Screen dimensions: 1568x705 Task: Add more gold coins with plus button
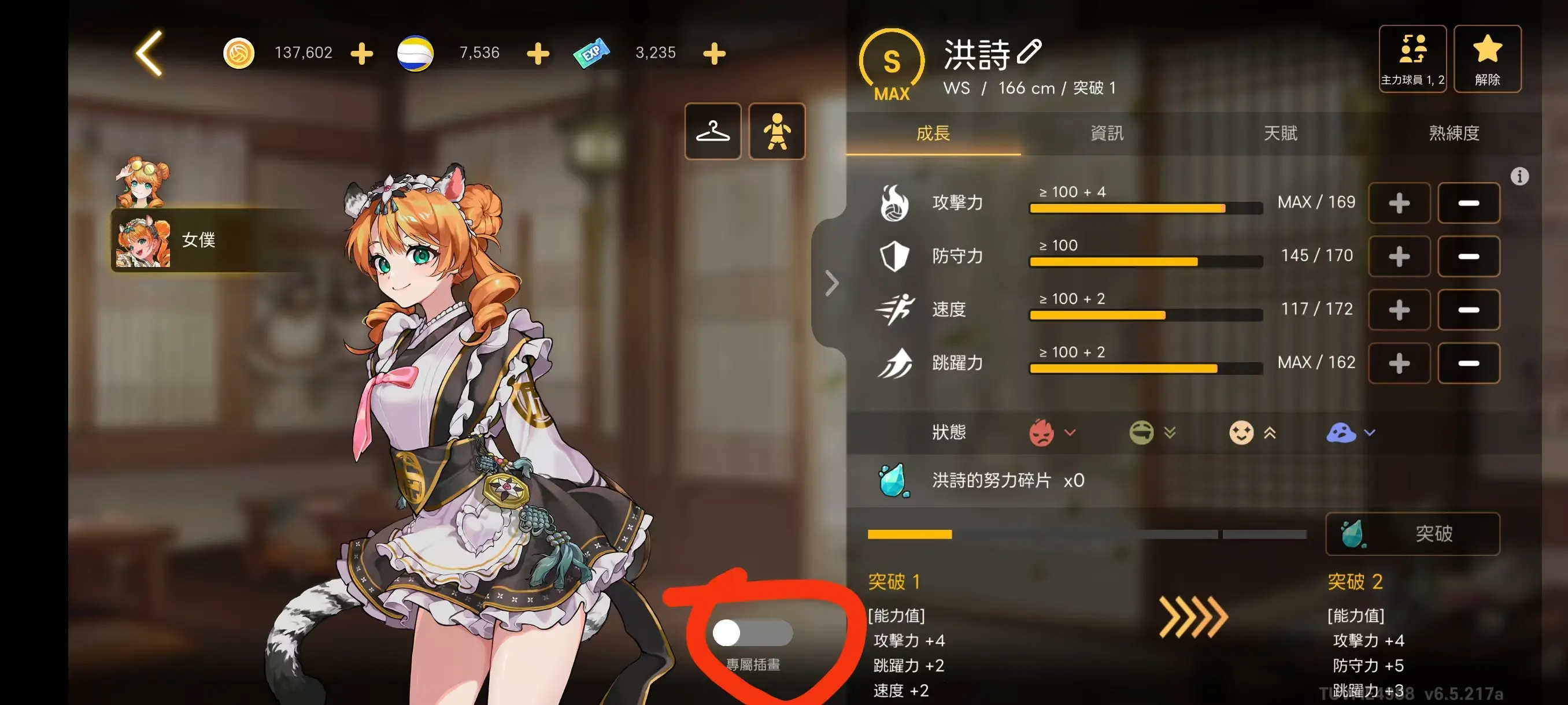point(361,54)
